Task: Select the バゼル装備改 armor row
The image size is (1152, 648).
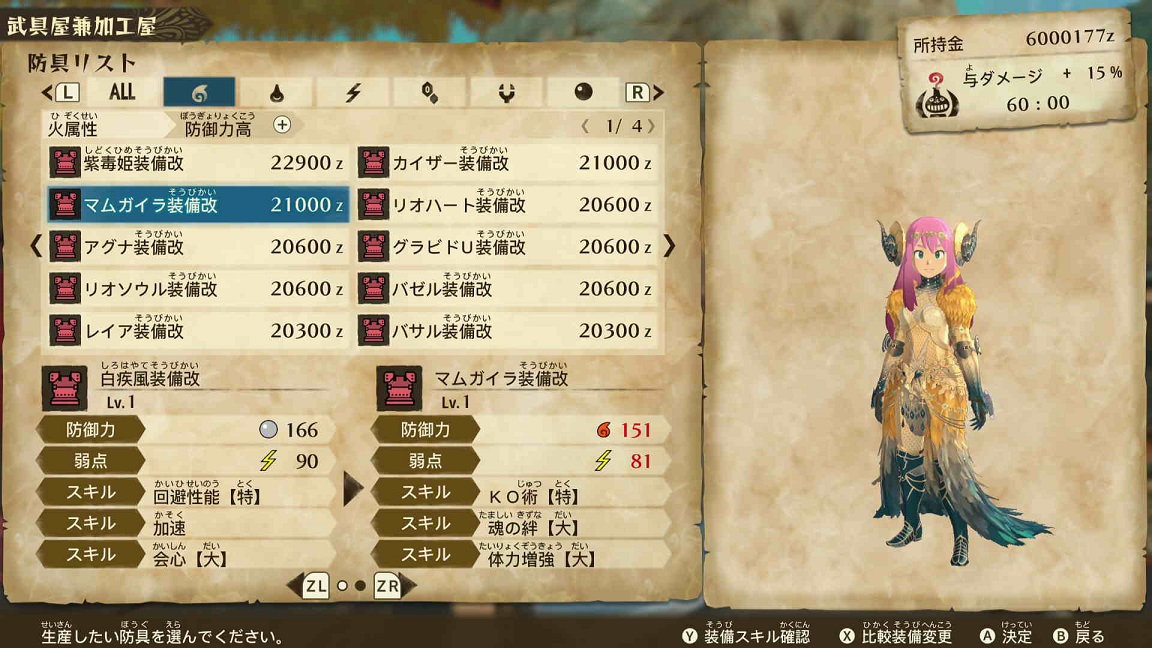Action: coord(506,288)
